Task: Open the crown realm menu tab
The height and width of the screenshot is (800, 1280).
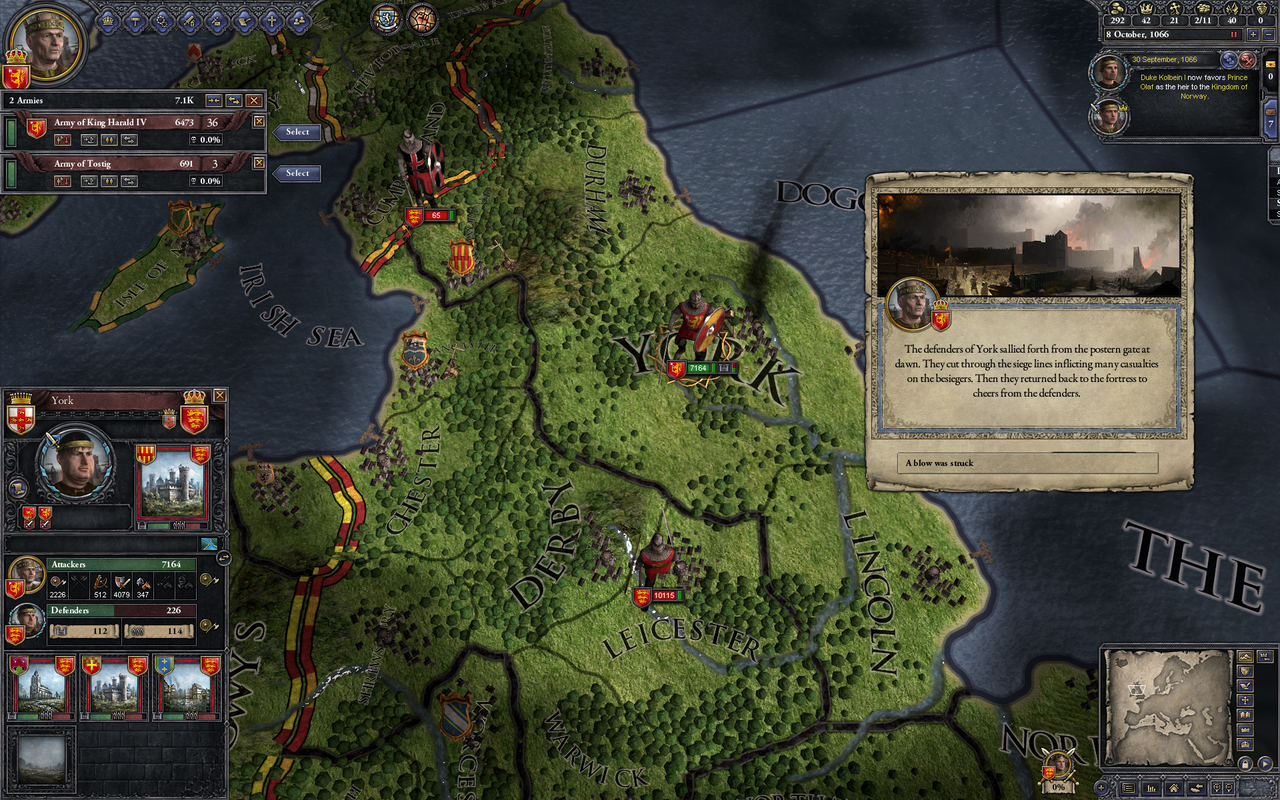Action: click(109, 19)
